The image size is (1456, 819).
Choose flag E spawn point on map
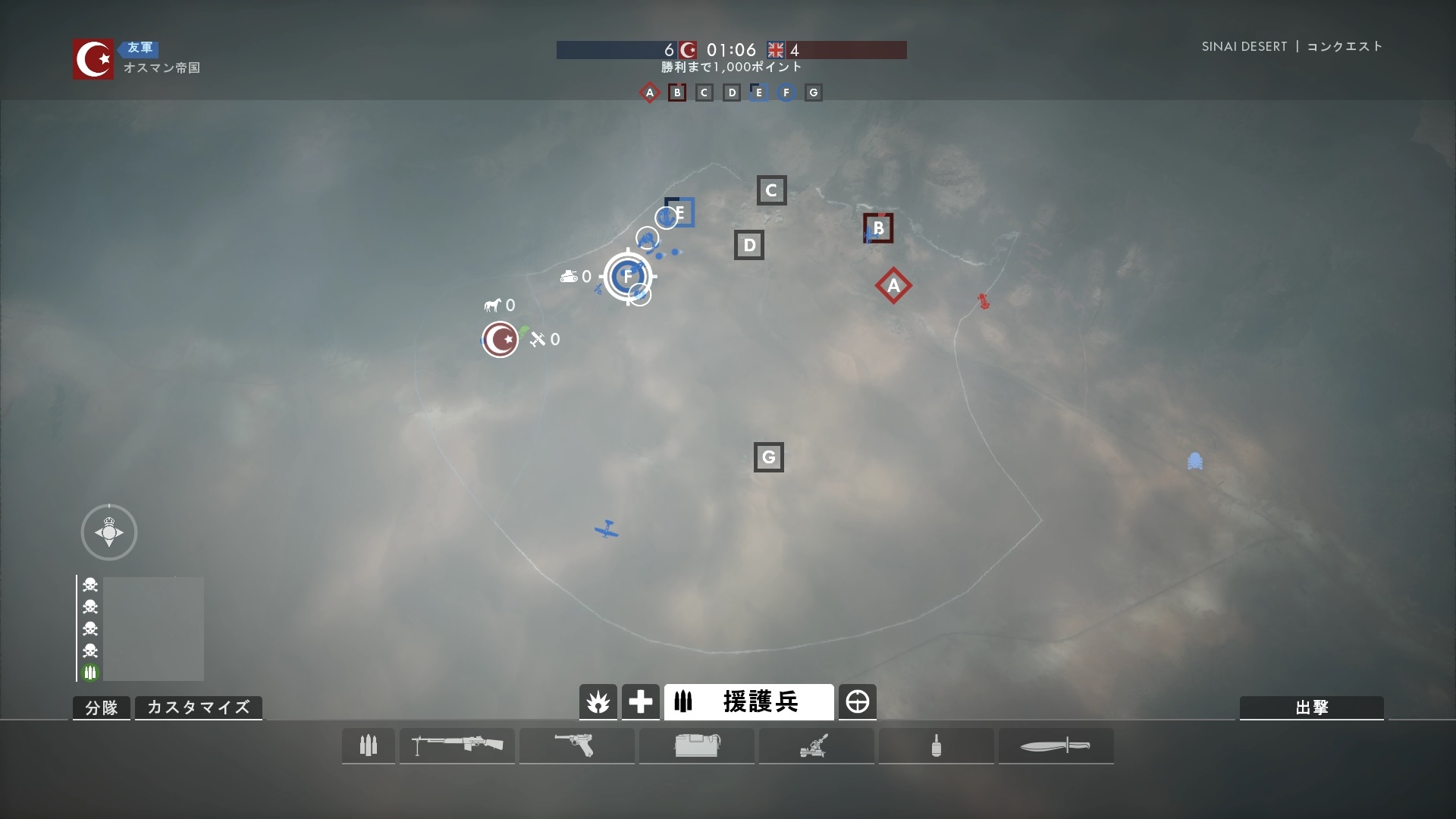(x=679, y=213)
